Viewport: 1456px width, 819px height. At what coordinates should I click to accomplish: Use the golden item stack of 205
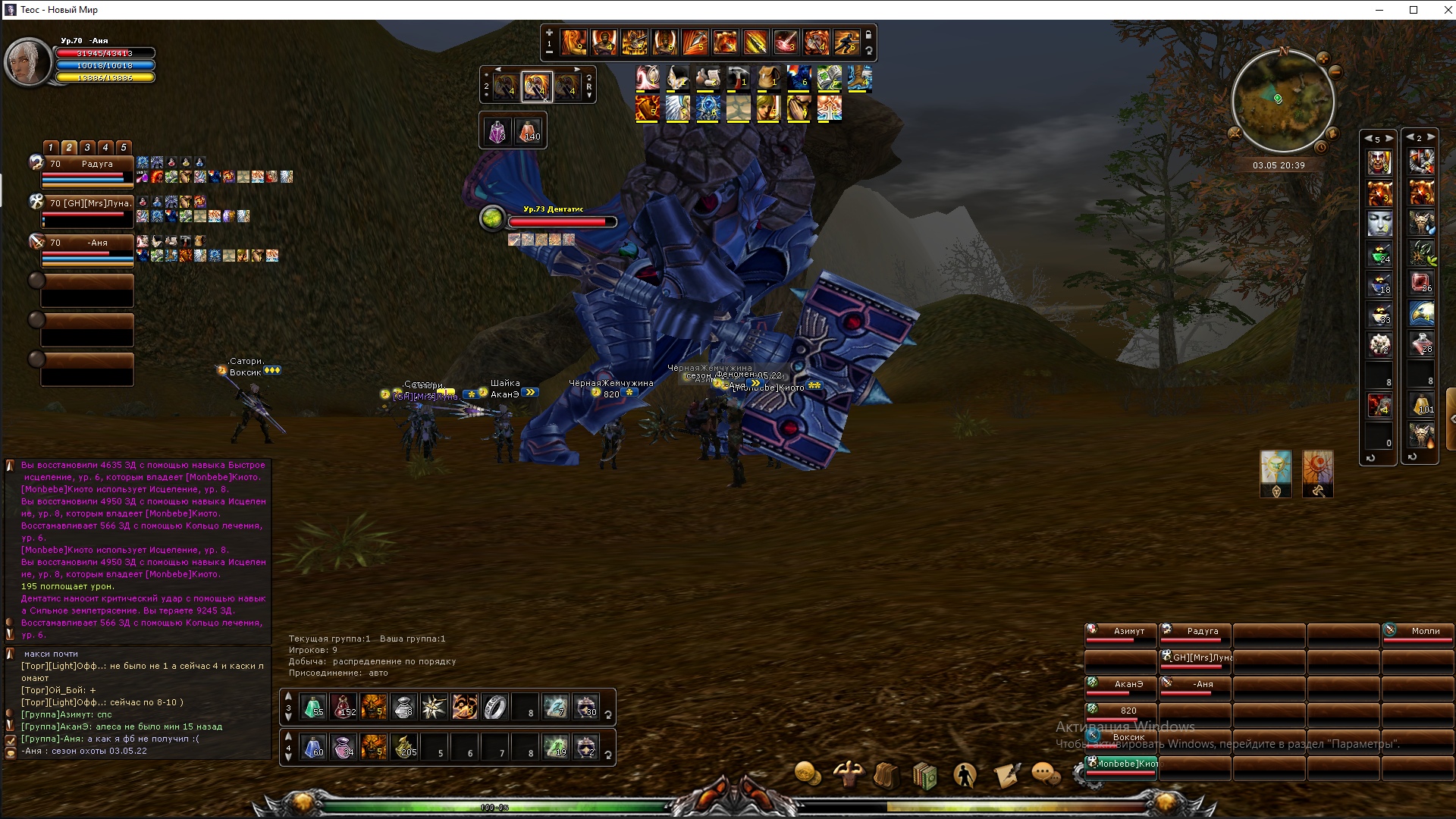pos(404,747)
